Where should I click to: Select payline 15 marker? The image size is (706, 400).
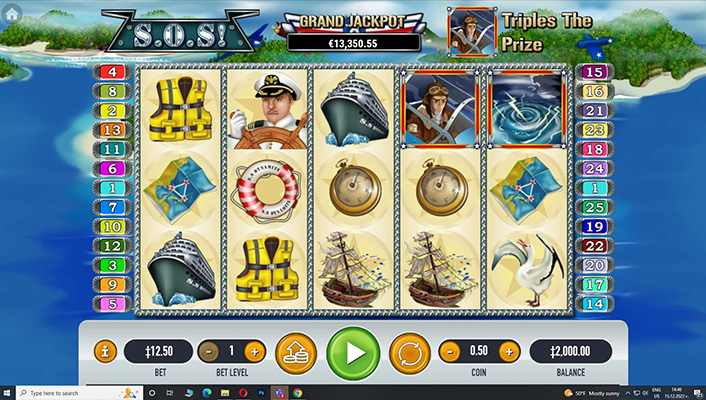(595, 72)
